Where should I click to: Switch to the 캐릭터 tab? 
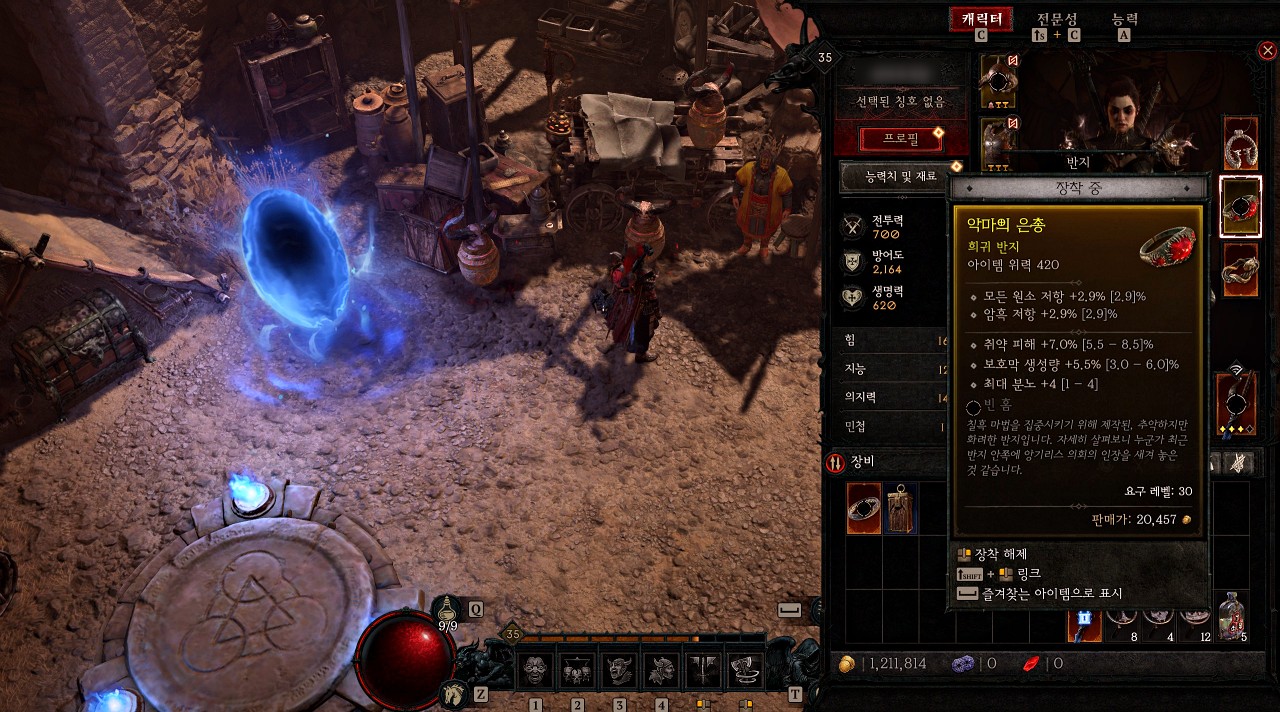coord(980,20)
